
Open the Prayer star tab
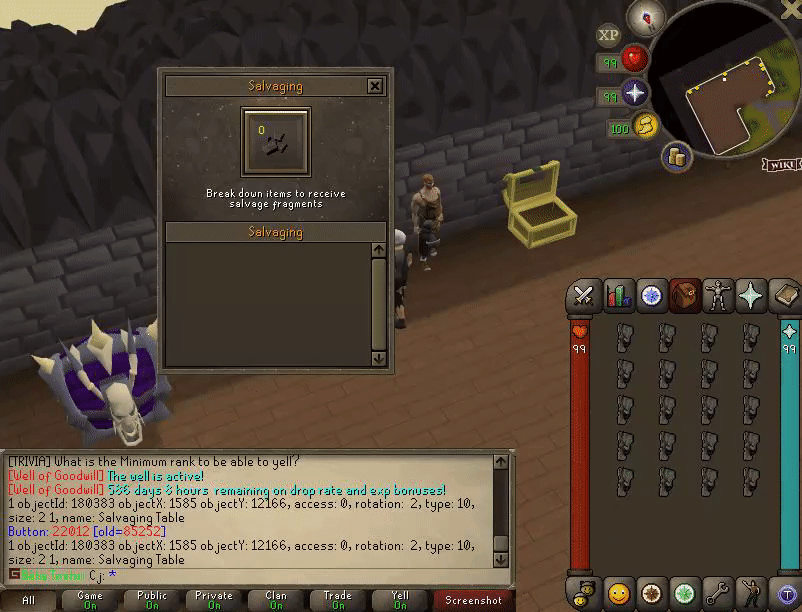[x=751, y=296]
